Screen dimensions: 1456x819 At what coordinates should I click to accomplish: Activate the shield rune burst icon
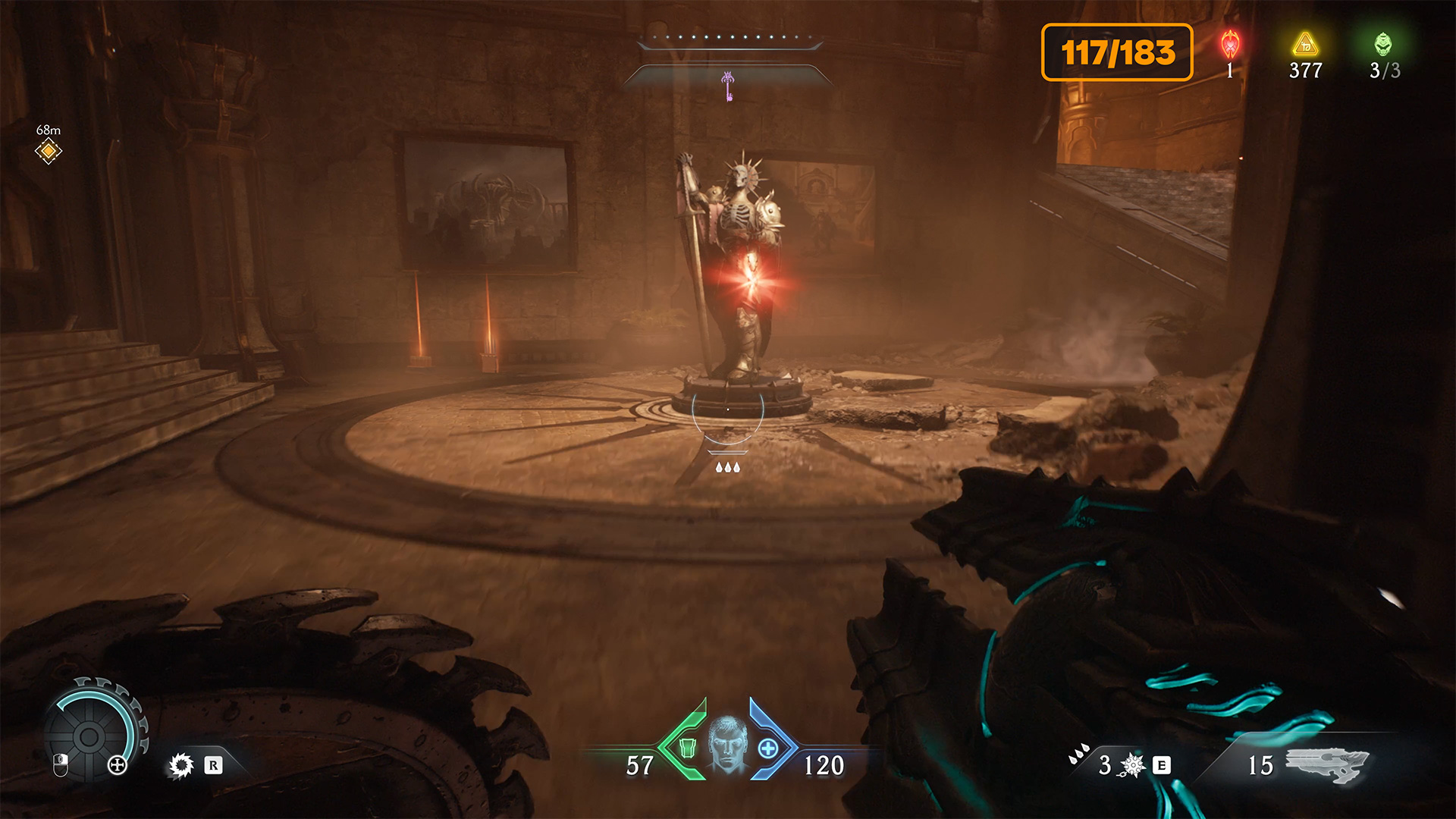(181, 765)
